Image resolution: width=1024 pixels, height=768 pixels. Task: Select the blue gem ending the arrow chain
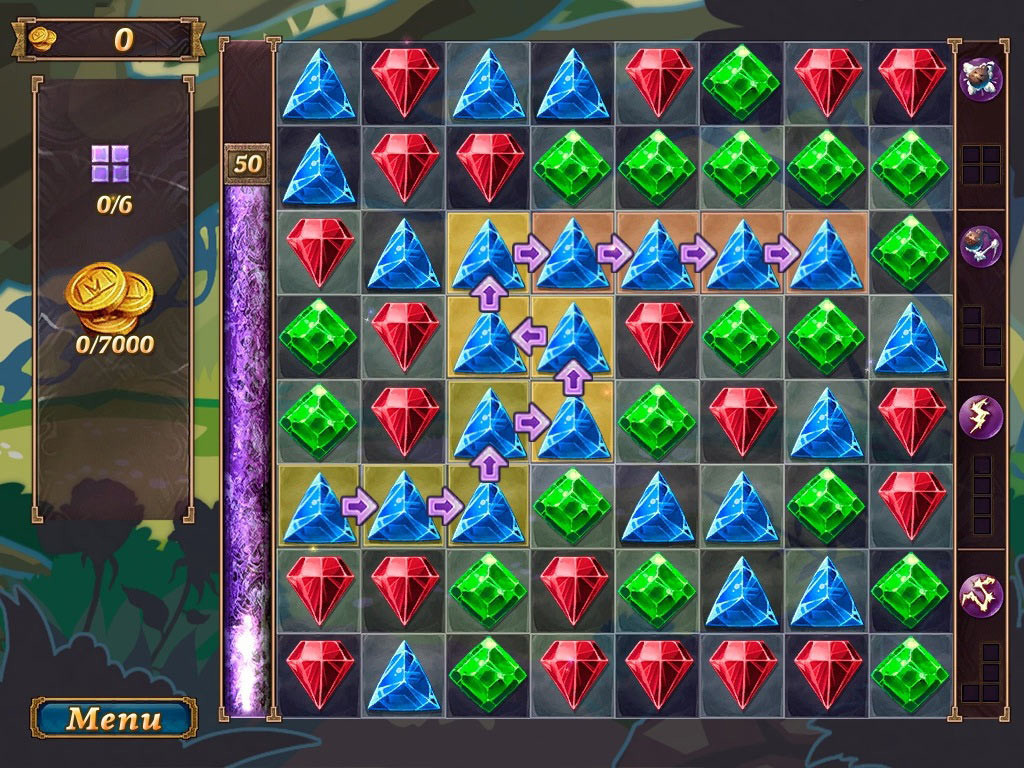coord(825,253)
